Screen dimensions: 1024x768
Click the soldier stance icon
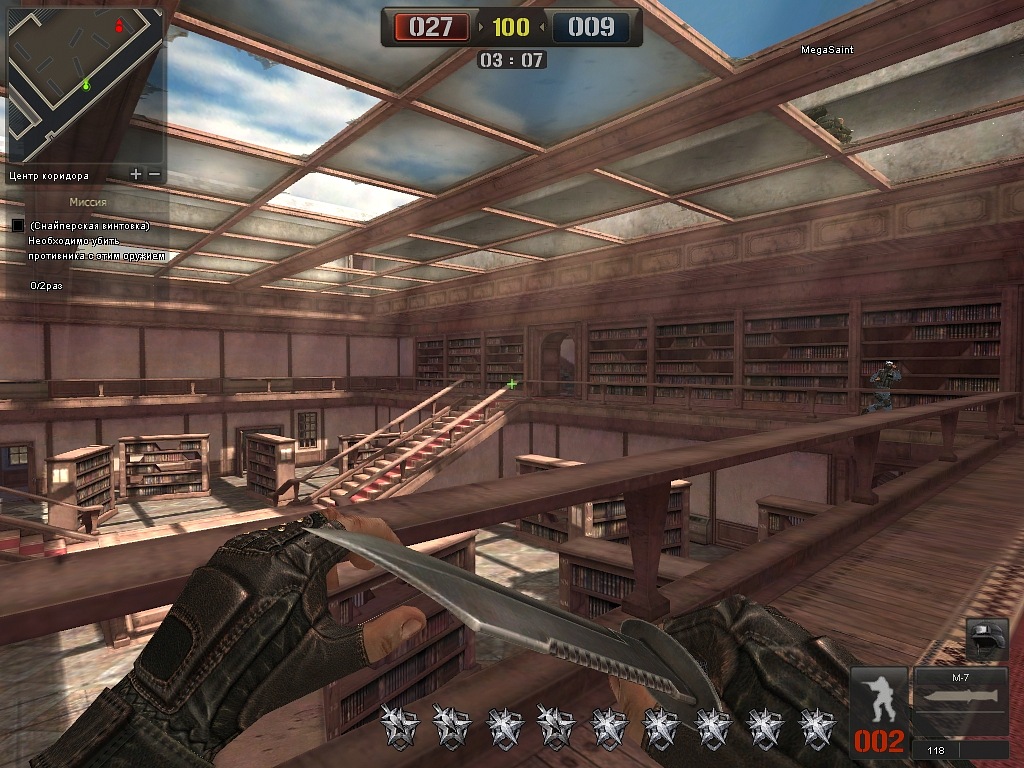(x=880, y=698)
